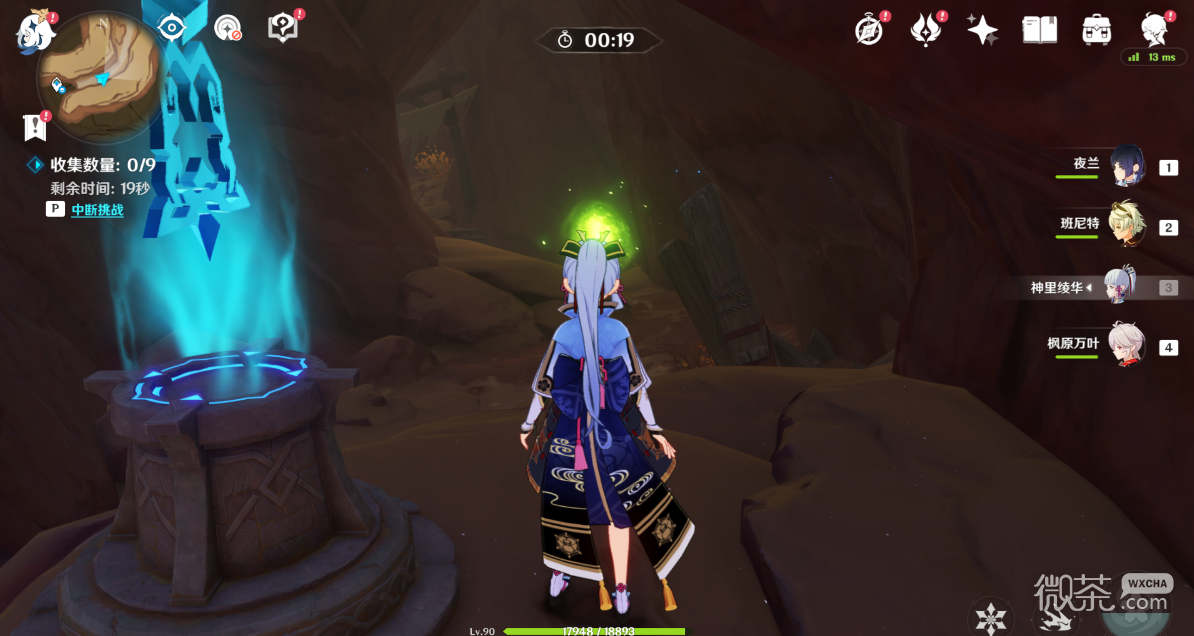Viewport: 1194px width, 636px height.
Task: Open the compass events icon
Action: 869,30
